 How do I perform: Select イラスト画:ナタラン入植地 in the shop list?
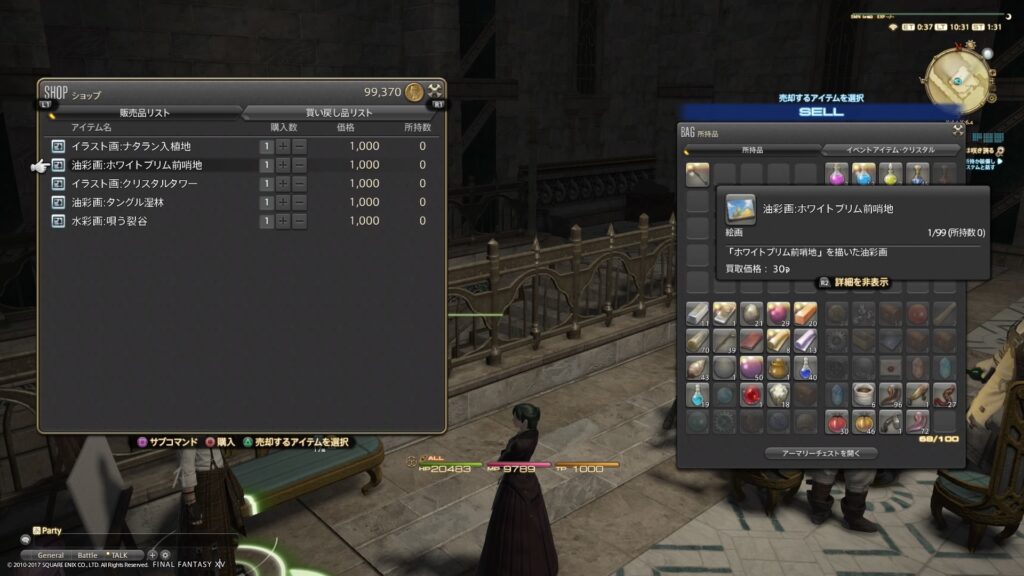pos(130,146)
